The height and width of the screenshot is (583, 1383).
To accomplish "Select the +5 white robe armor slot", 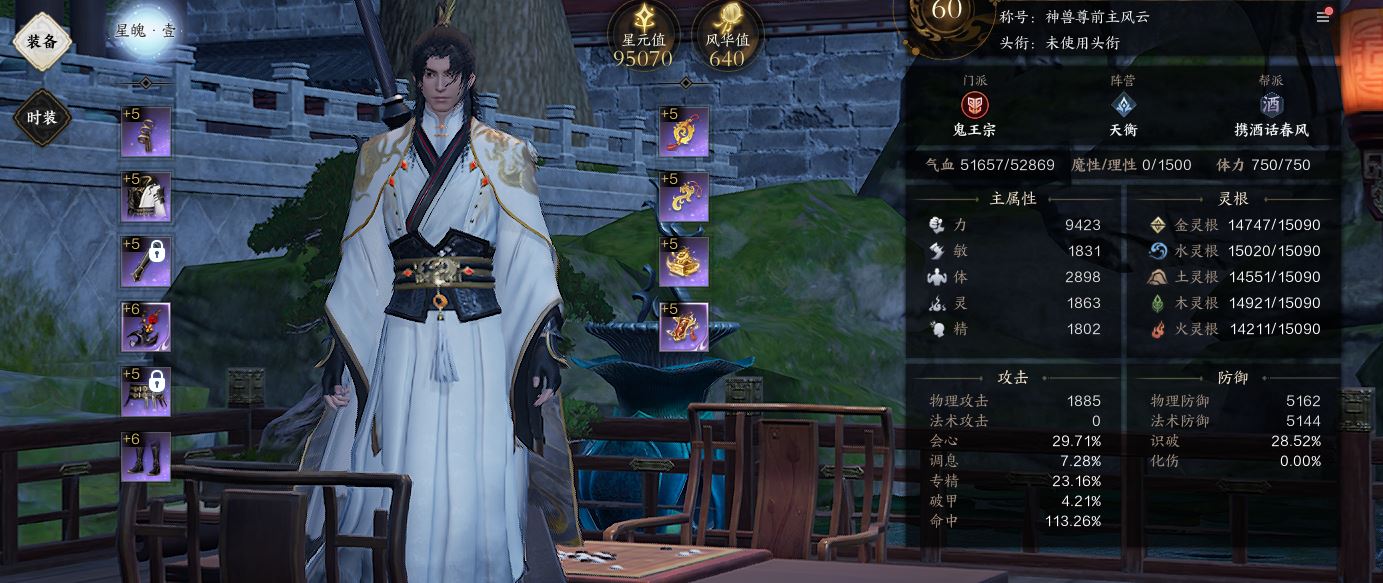I will point(146,197).
